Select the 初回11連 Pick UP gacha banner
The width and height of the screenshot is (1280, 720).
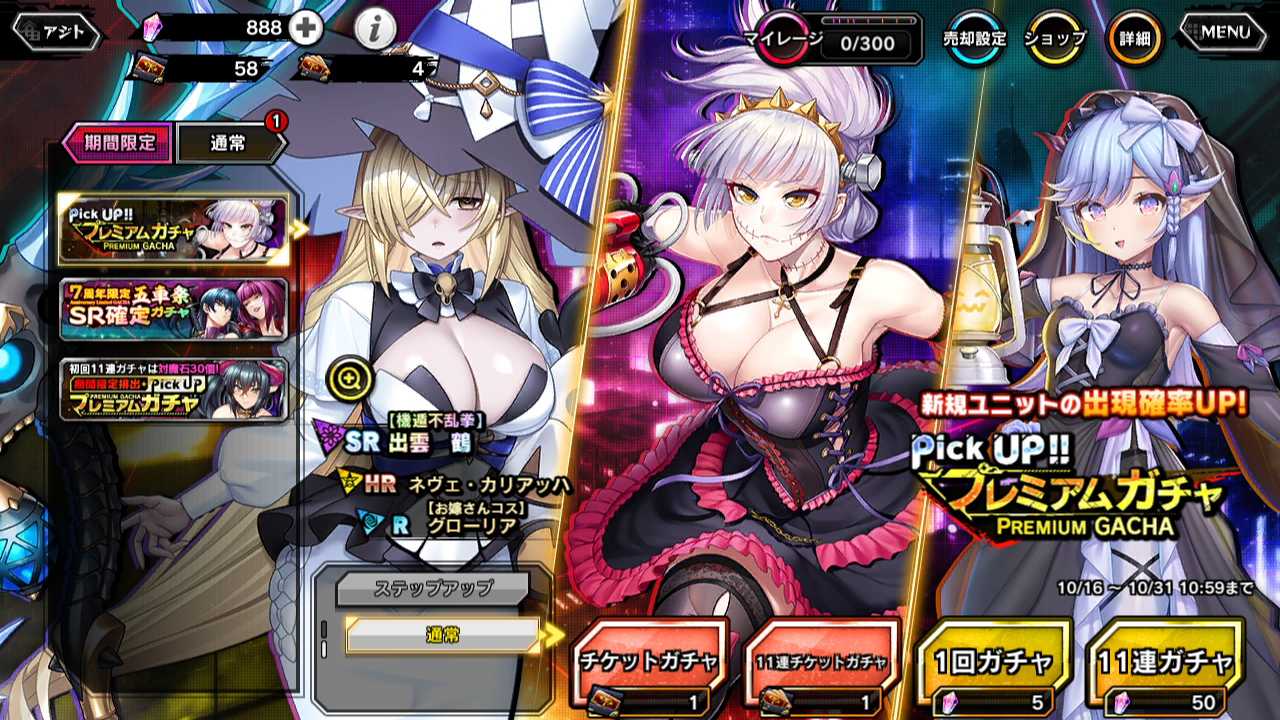point(173,390)
